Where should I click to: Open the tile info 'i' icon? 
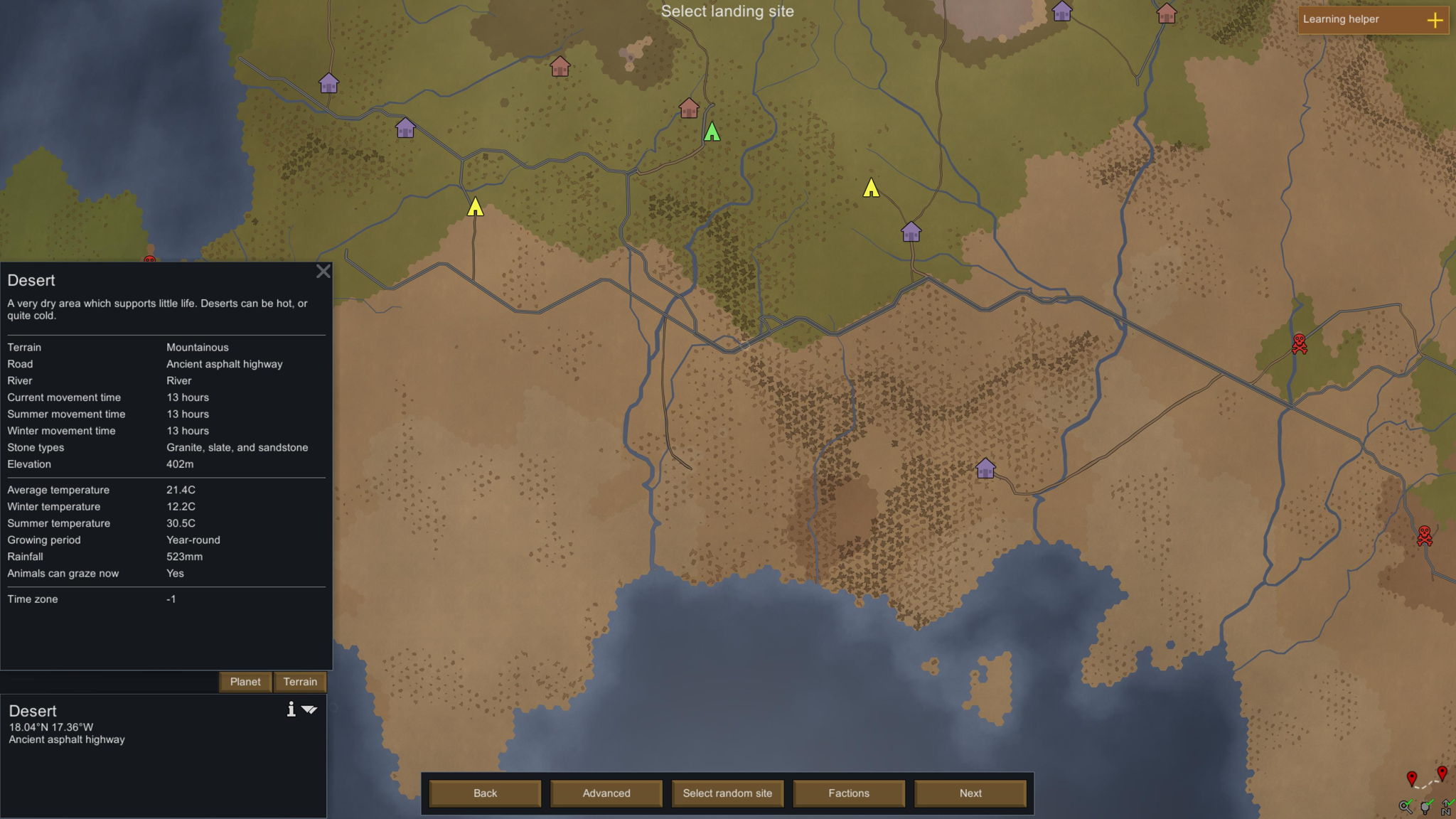pyautogui.click(x=291, y=710)
